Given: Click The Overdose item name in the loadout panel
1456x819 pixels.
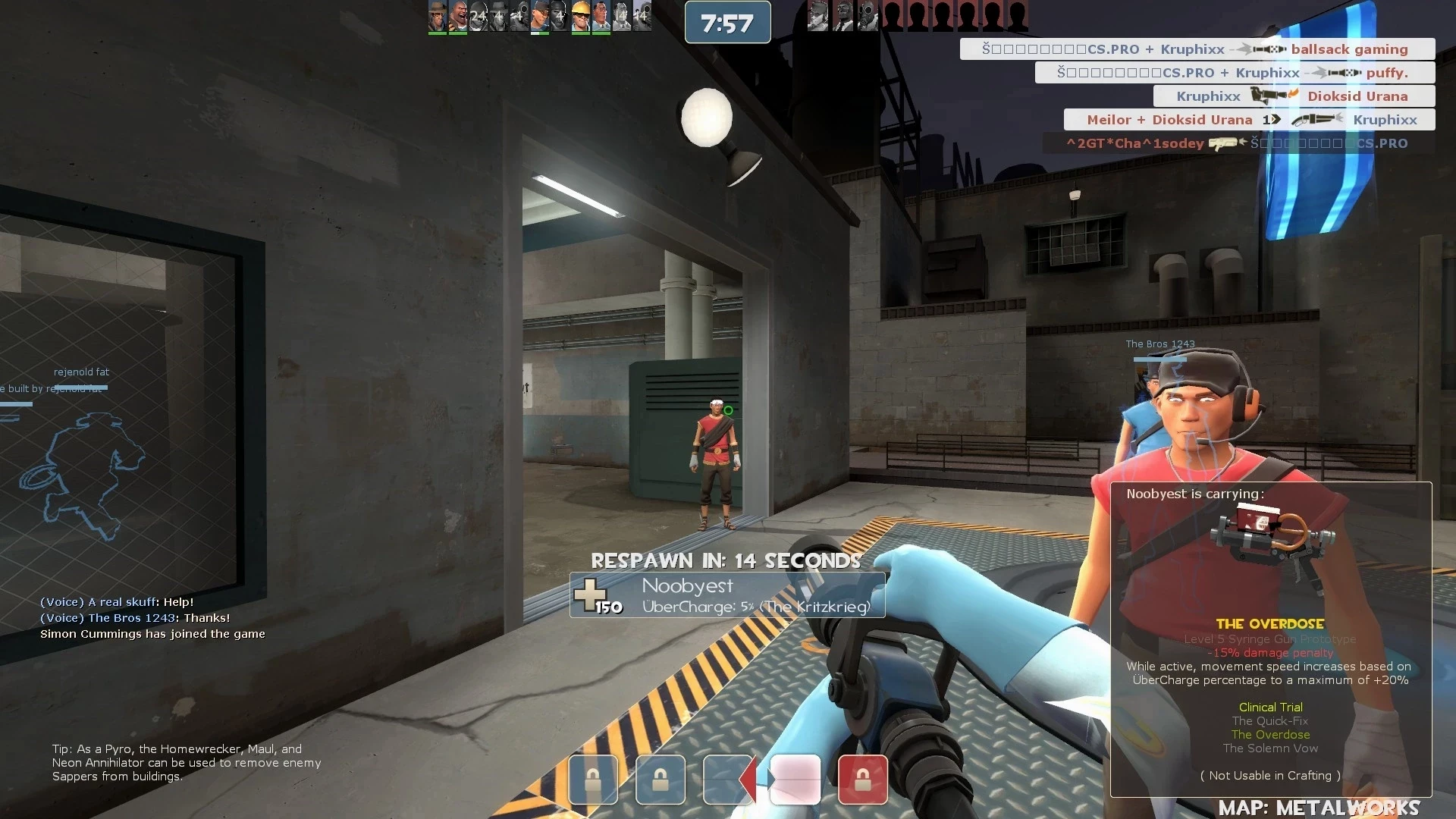Looking at the screenshot, I should pos(1269,624).
